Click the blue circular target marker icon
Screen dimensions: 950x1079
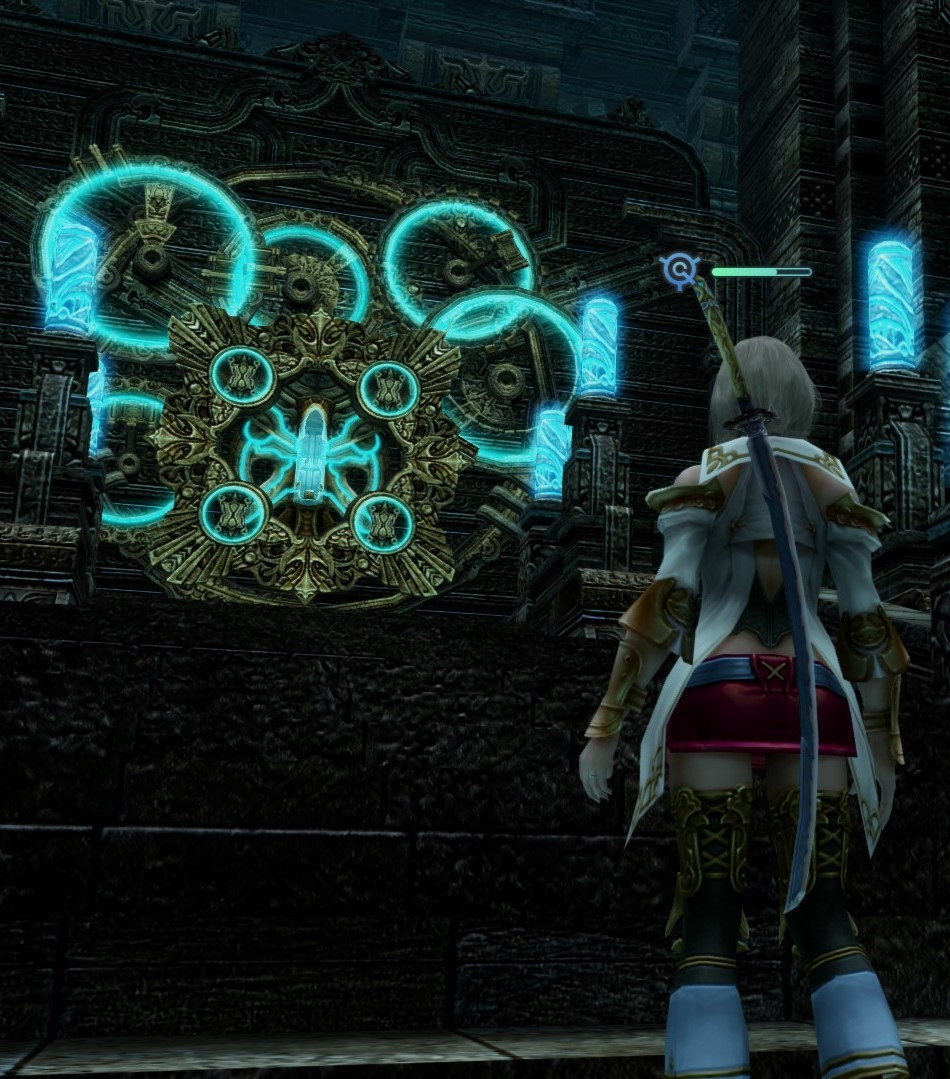click(680, 269)
